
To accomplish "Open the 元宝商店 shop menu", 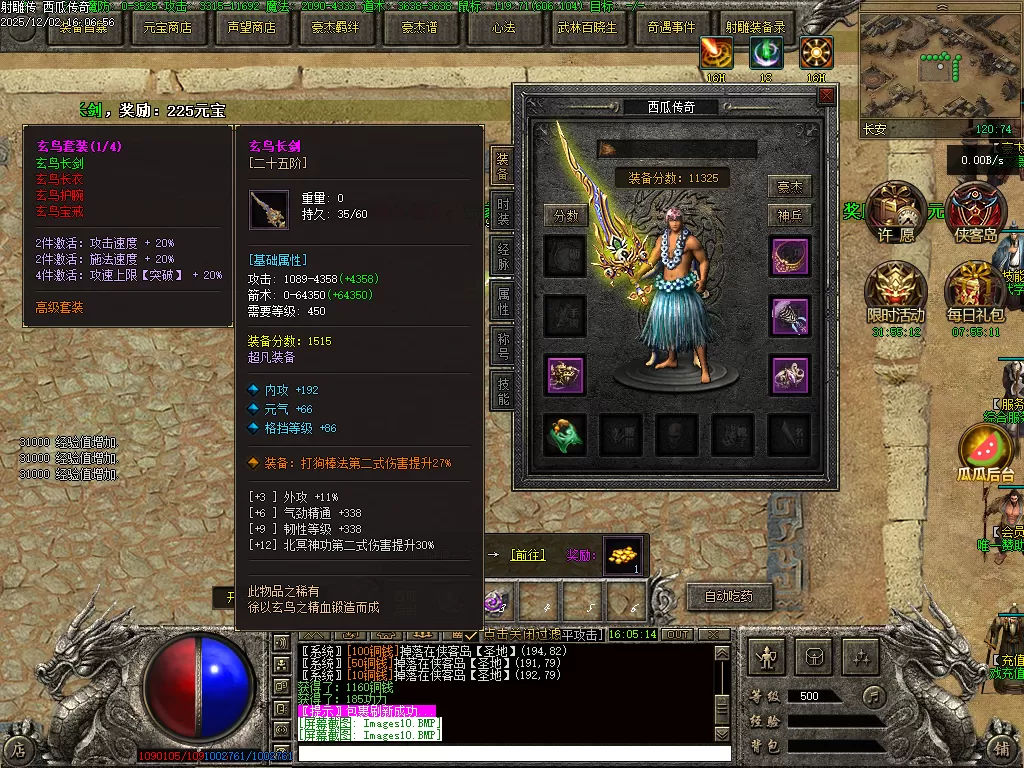I will click(167, 27).
